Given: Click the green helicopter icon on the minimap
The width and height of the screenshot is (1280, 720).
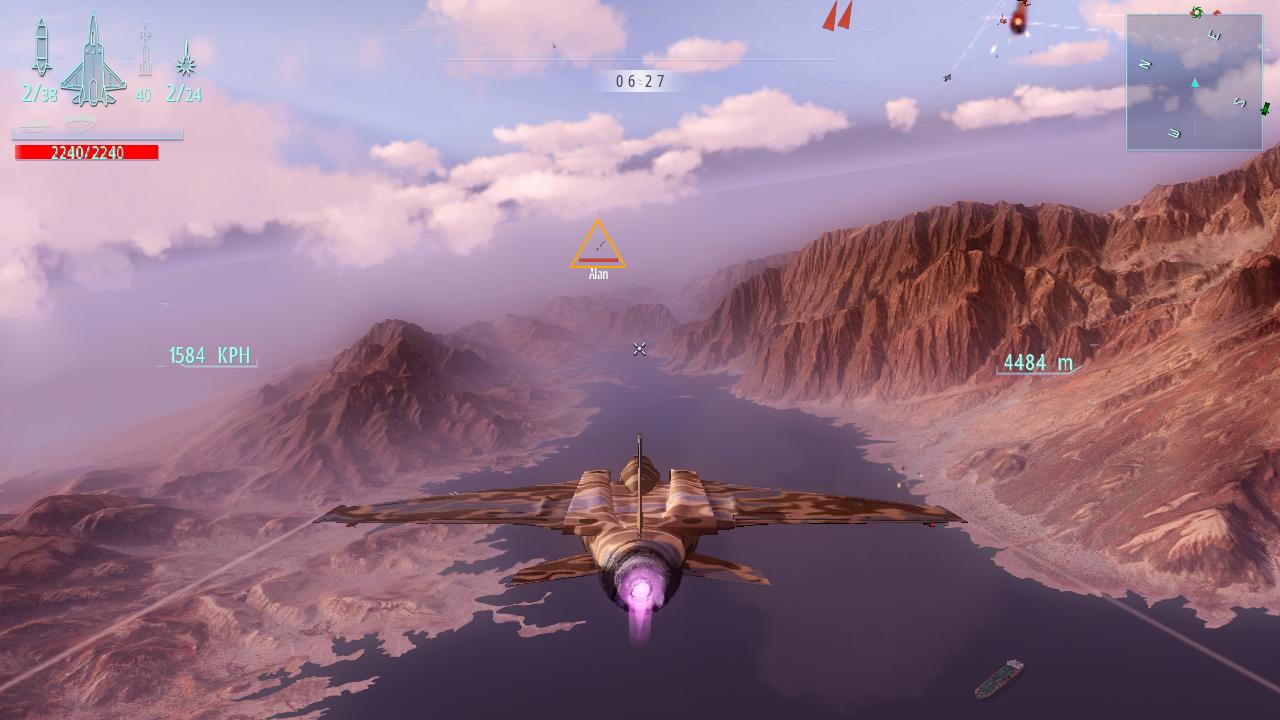Looking at the screenshot, I should point(1197,13).
